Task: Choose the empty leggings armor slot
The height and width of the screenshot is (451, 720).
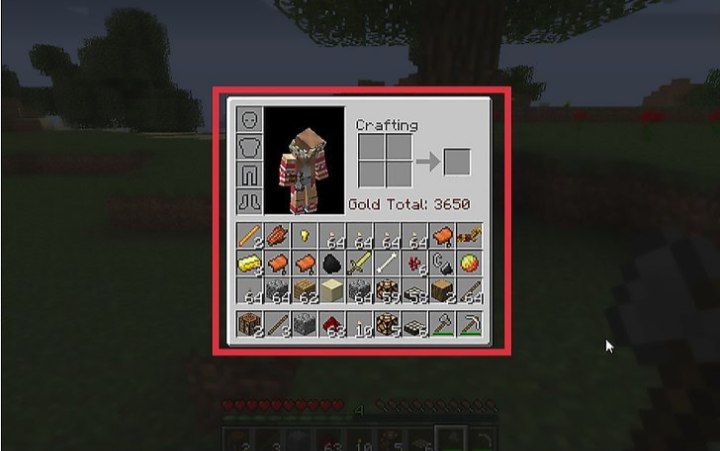Action: click(x=248, y=174)
